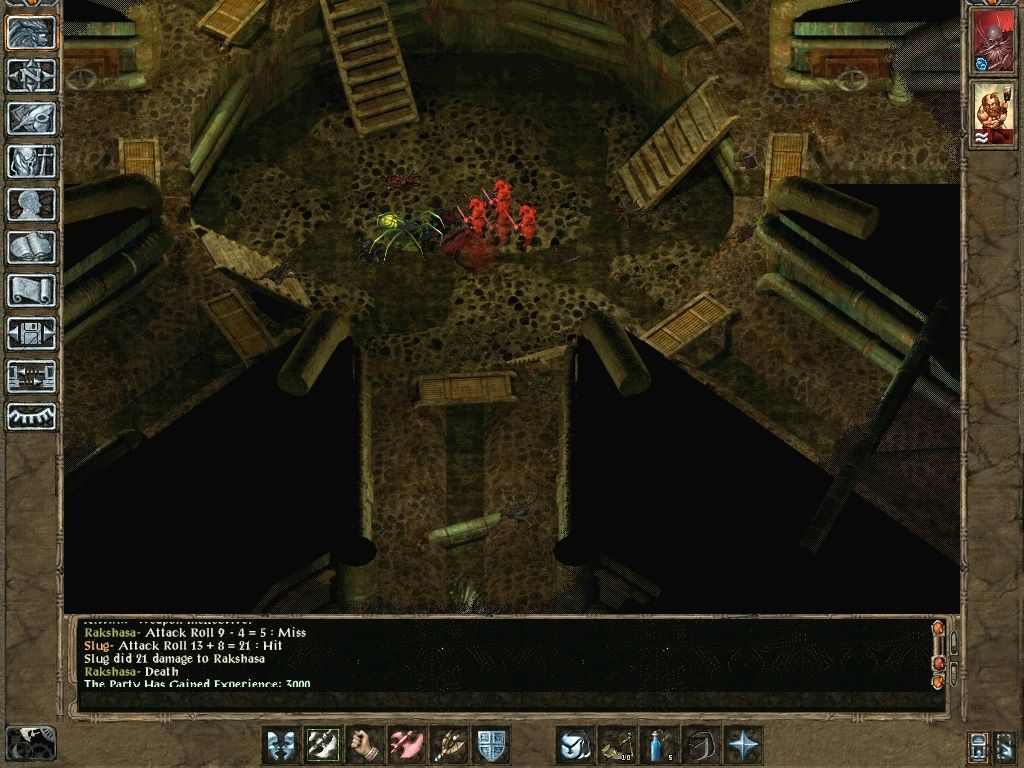Use the blue potion quick item
This screenshot has height=768, width=1024.
(x=658, y=745)
